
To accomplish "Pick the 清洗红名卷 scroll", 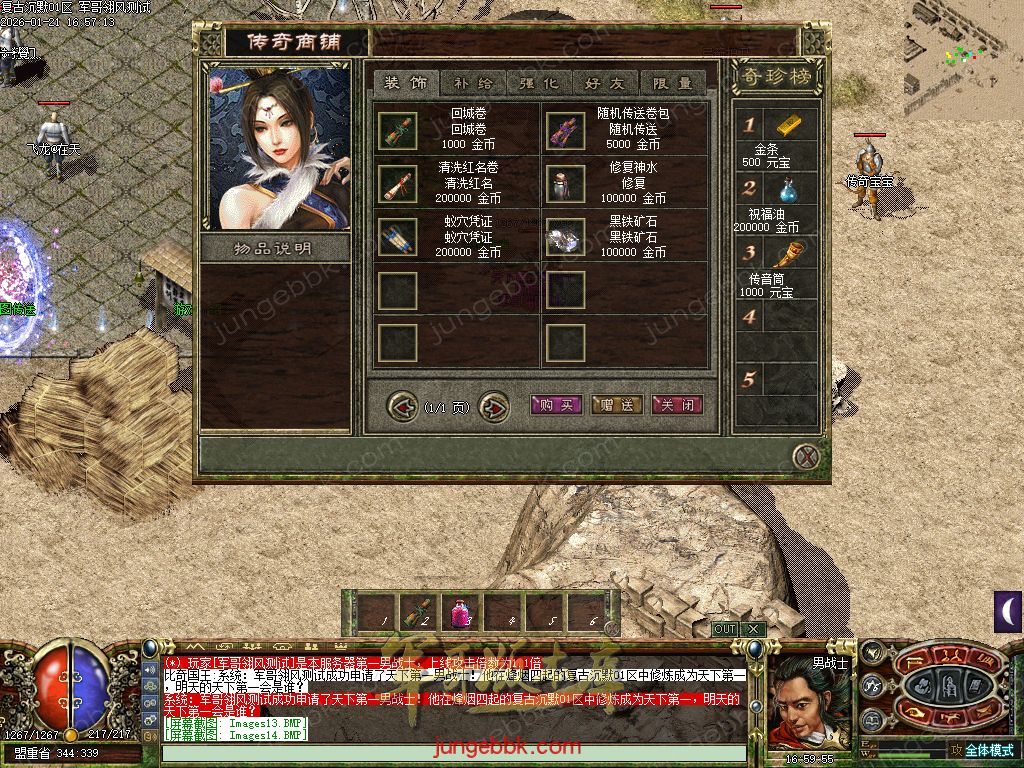I will point(397,183).
